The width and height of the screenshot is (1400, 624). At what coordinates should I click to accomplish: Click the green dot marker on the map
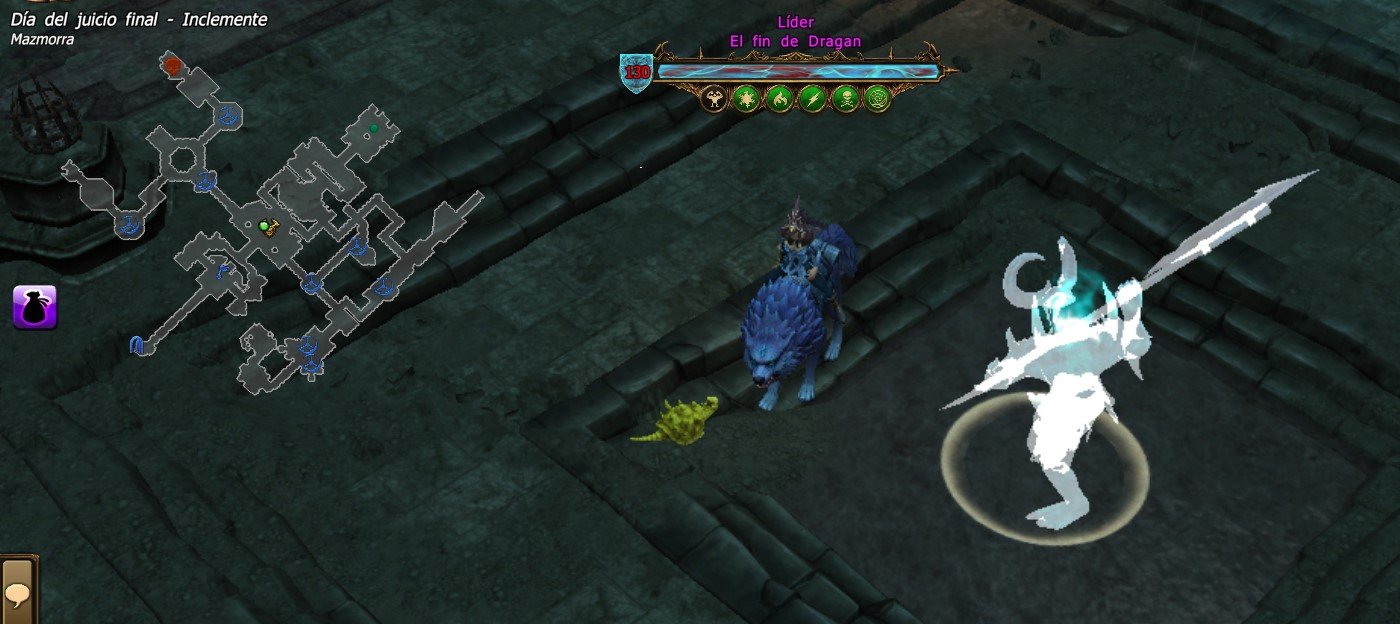coord(374,128)
